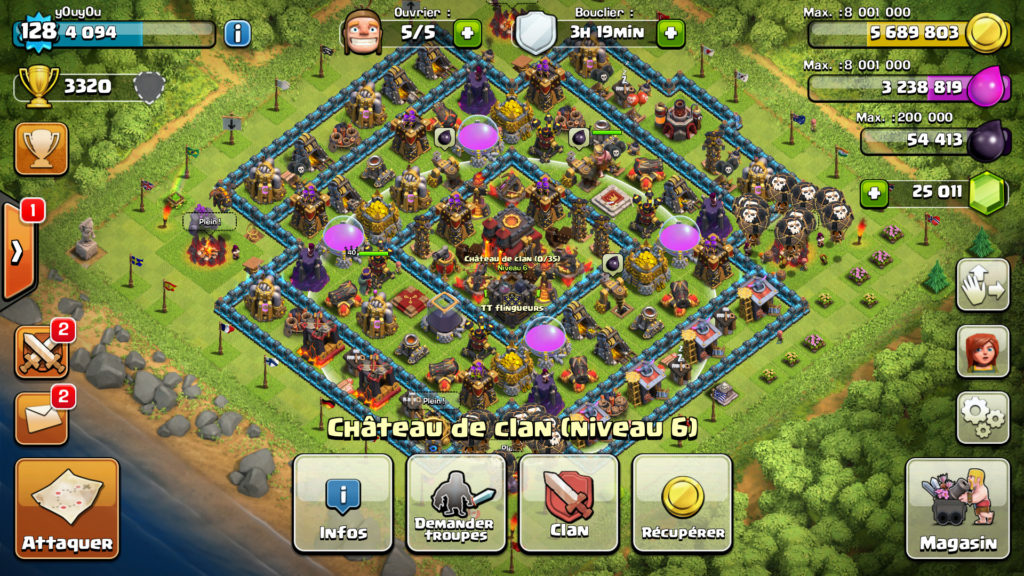This screenshot has width=1024, height=576.
Task: Expand the orange side arrow panel
Action: point(18,250)
